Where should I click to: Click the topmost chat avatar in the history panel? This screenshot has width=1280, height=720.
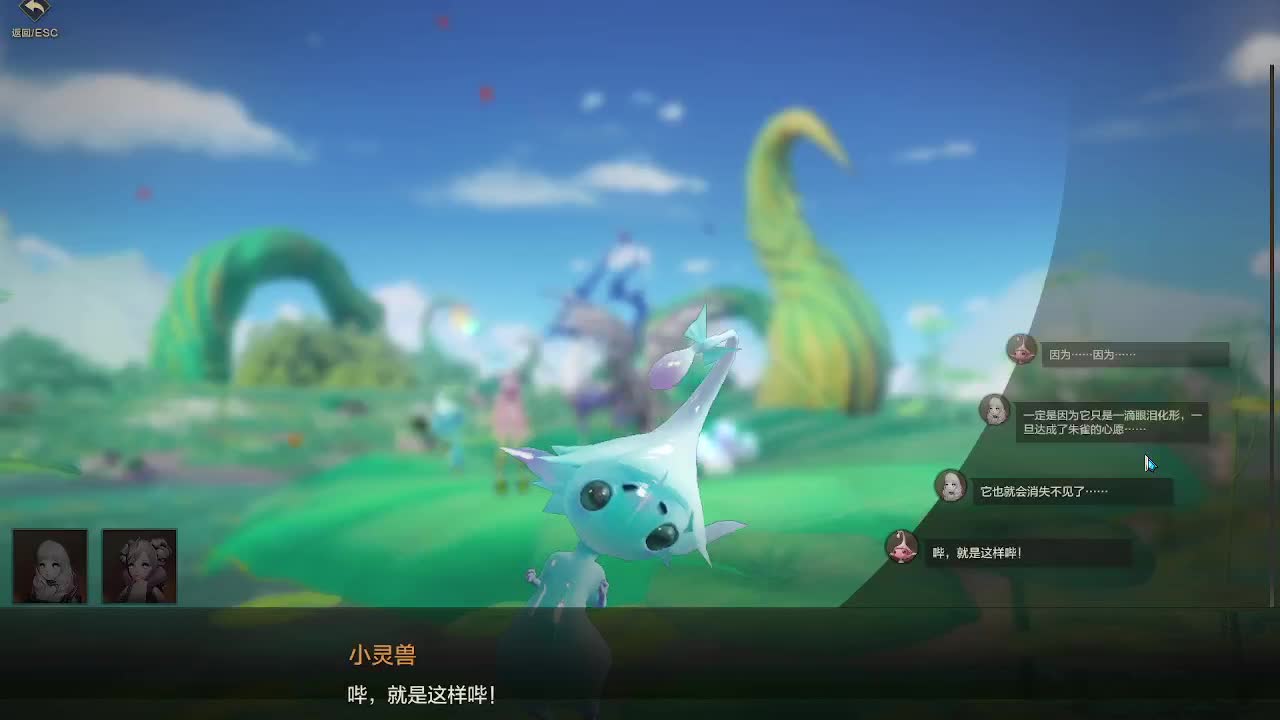tap(1021, 352)
